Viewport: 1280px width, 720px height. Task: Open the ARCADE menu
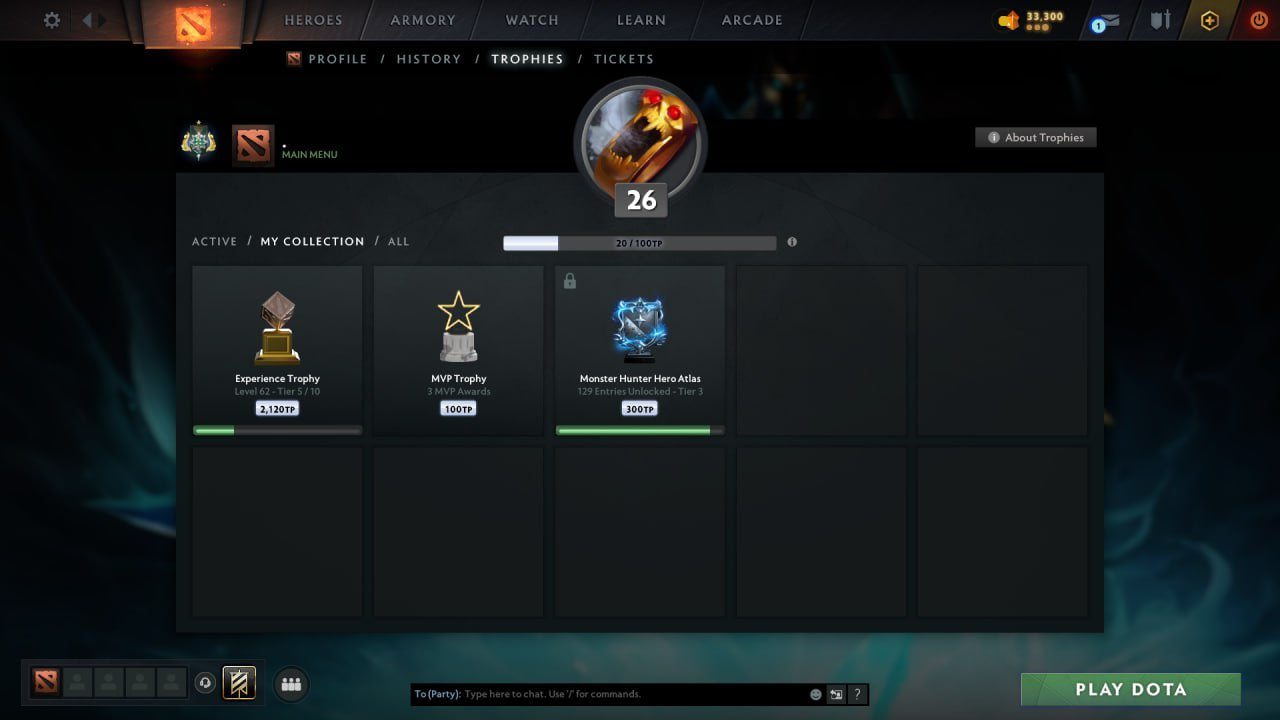click(750, 20)
